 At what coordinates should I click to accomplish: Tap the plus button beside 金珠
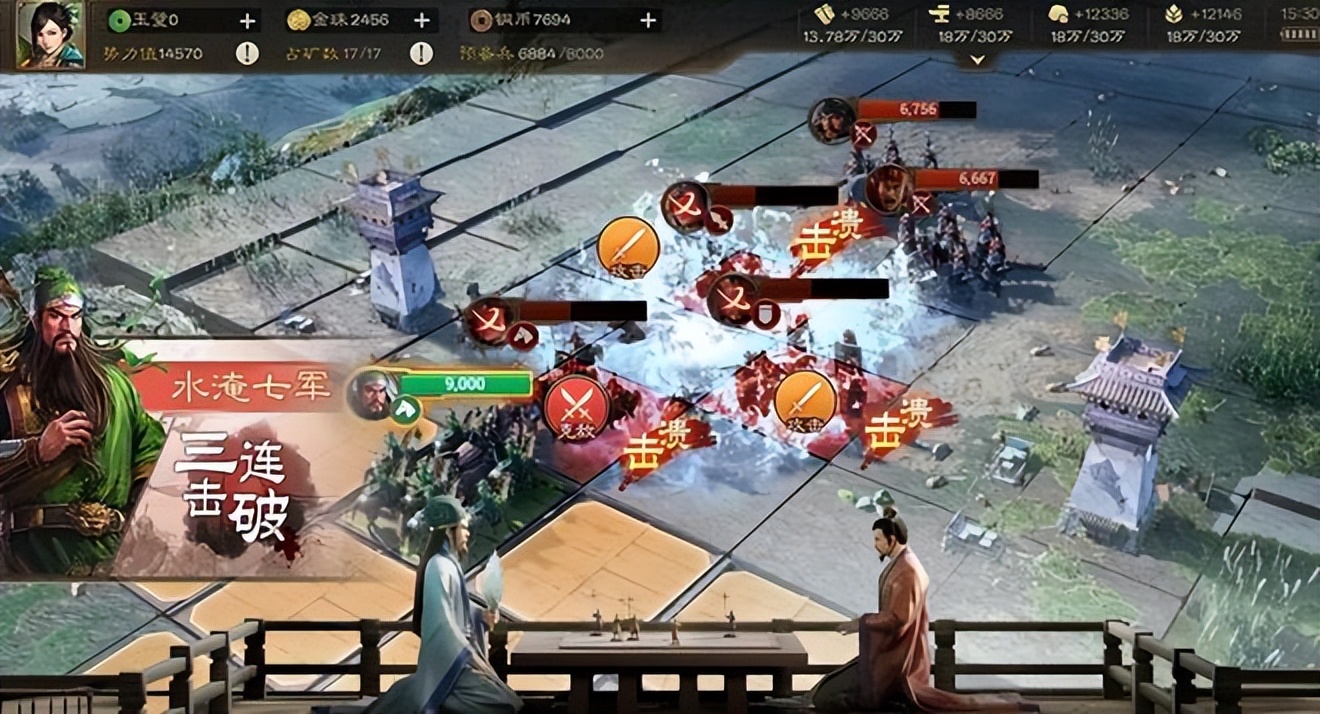coord(422,20)
